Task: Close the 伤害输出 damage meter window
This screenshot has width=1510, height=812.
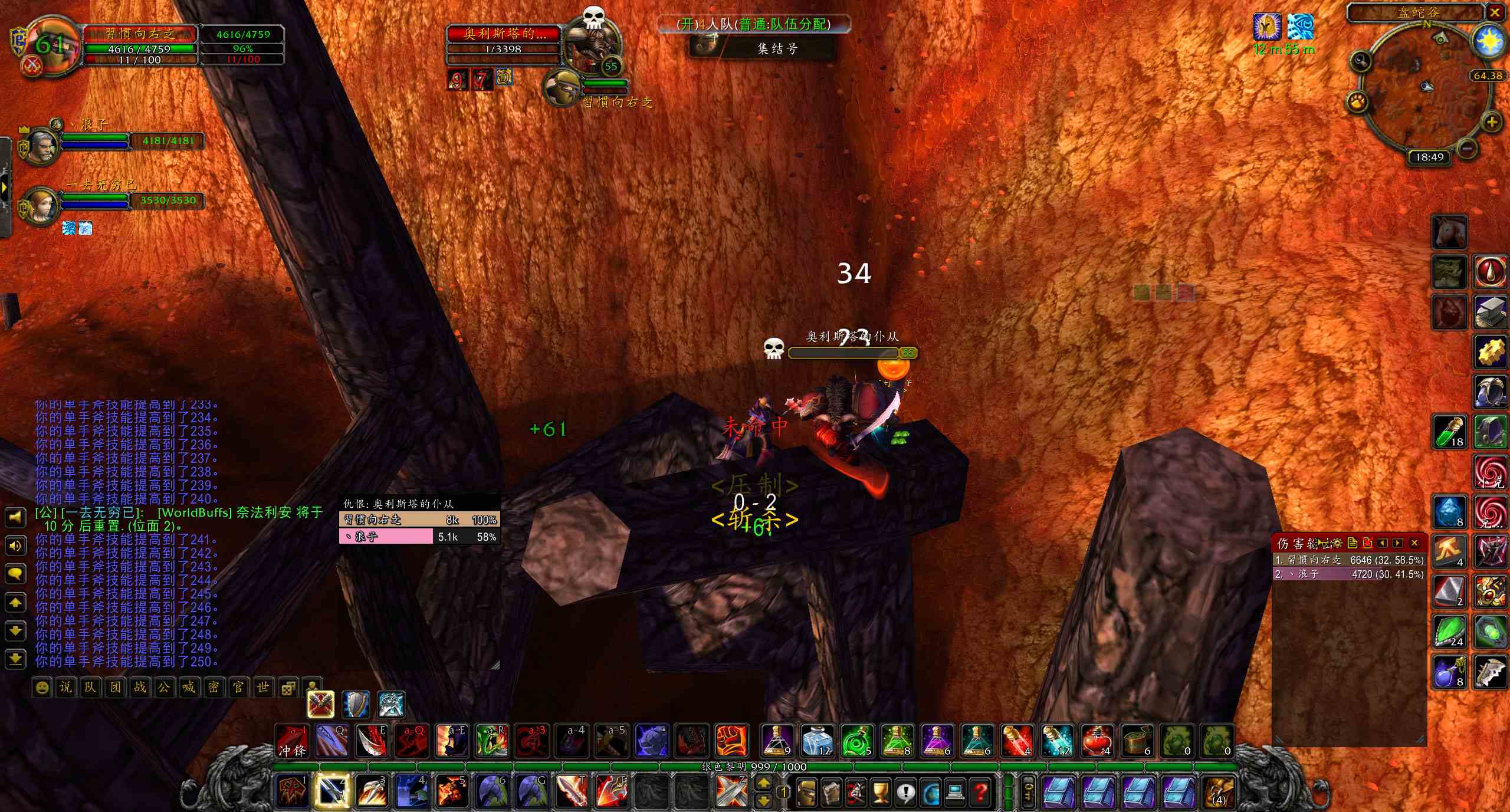Action: [x=1414, y=543]
